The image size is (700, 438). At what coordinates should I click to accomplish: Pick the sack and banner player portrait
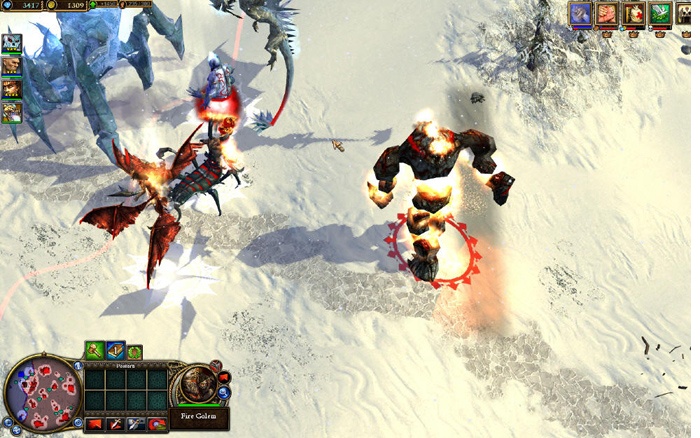tap(633, 13)
